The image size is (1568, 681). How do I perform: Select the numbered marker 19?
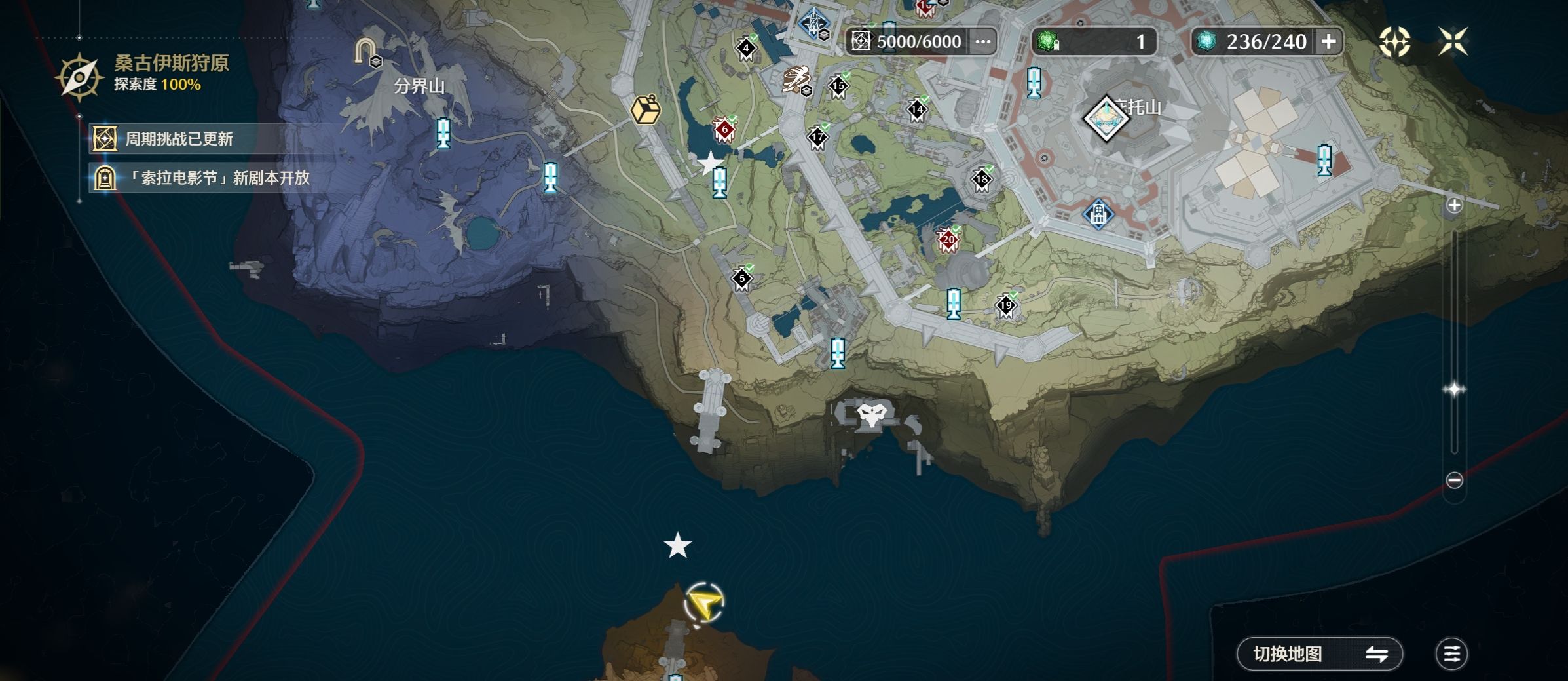coord(1005,305)
